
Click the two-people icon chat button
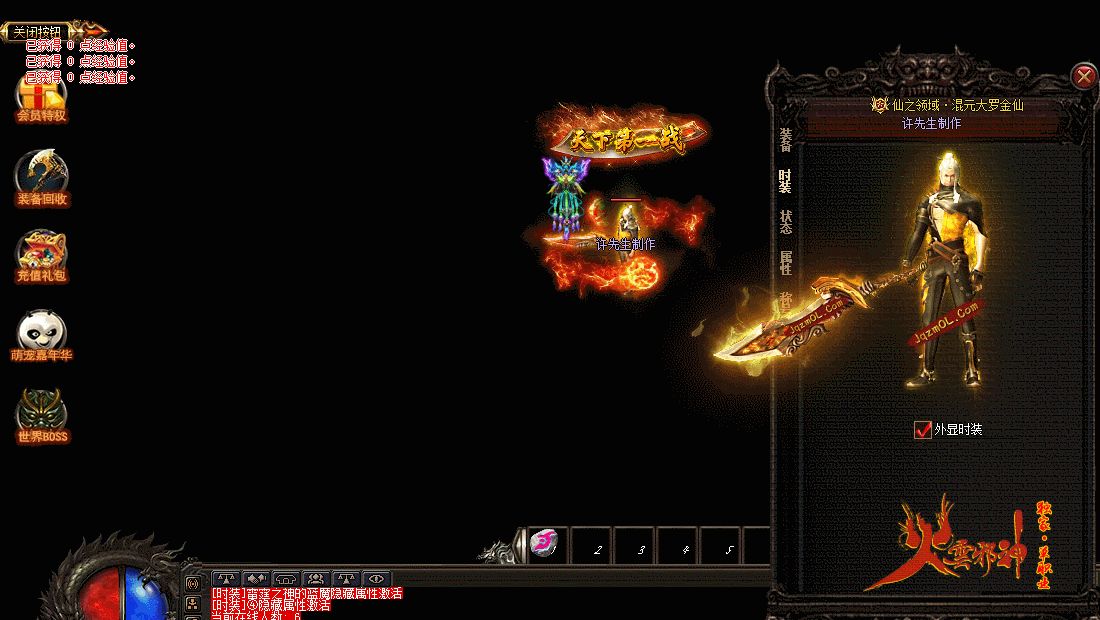pyautogui.click(x=317, y=578)
